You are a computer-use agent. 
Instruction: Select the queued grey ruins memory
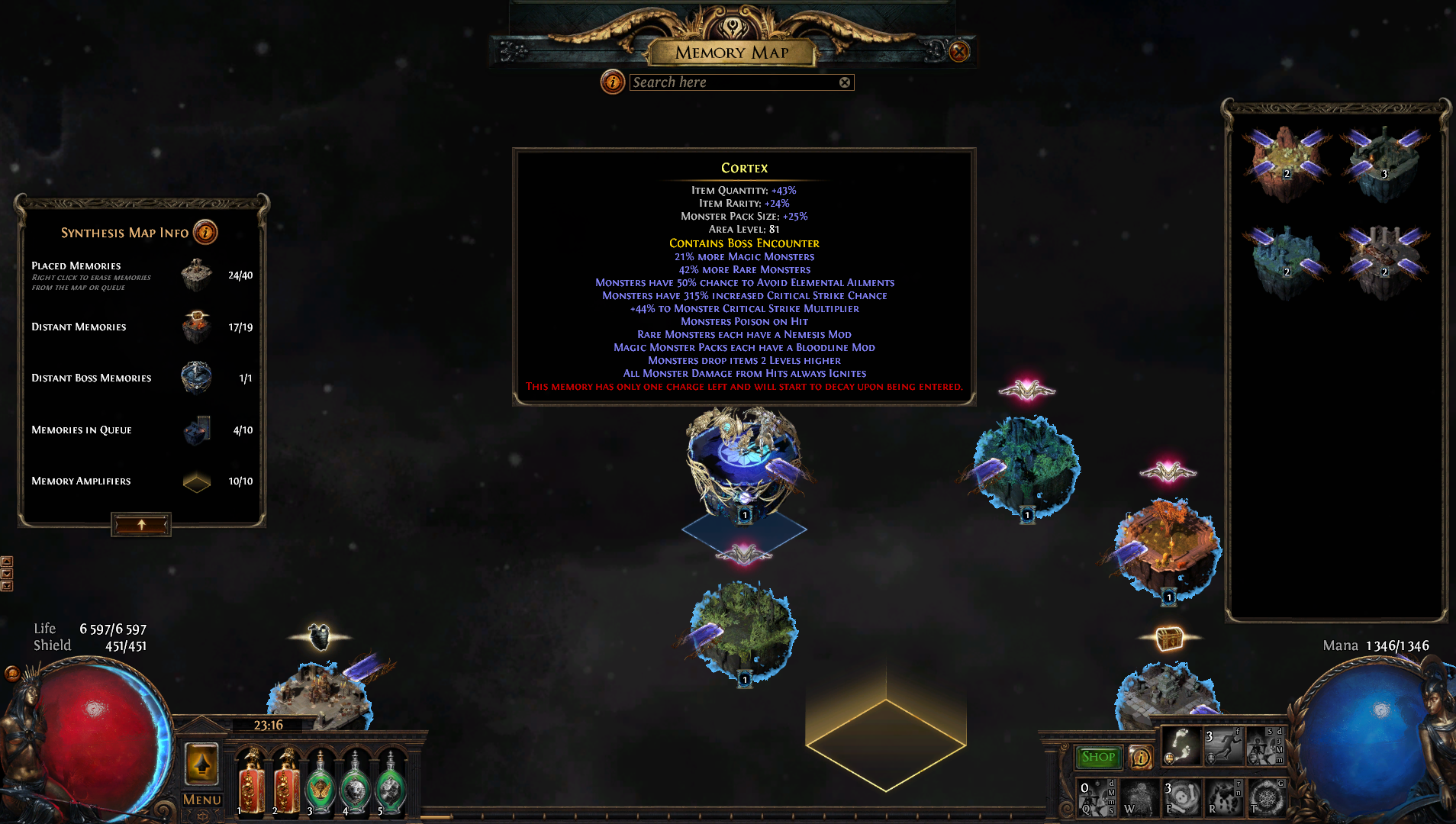point(1384,259)
